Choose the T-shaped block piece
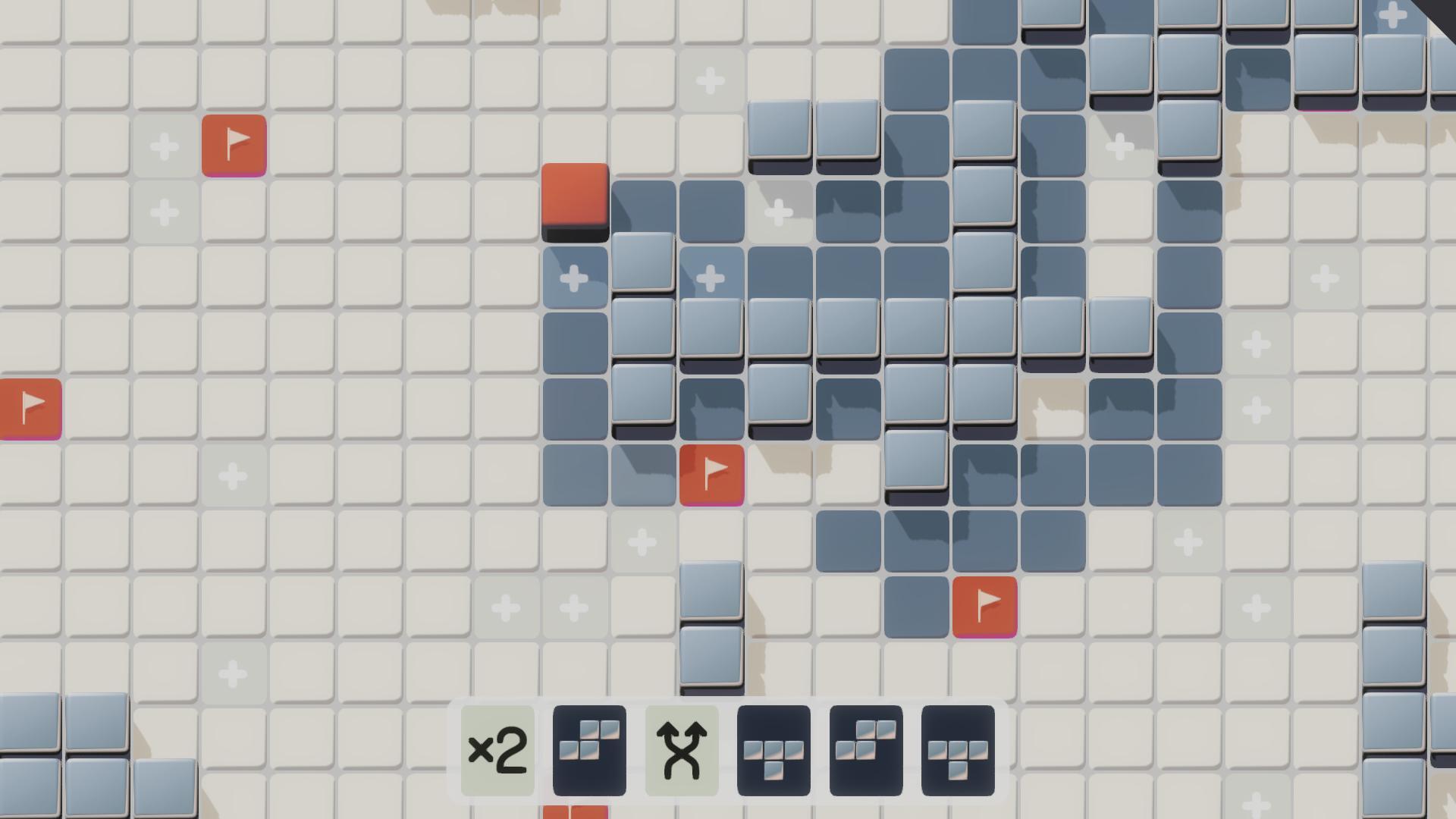The width and height of the screenshot is (1456, 819). click(773, 749)
